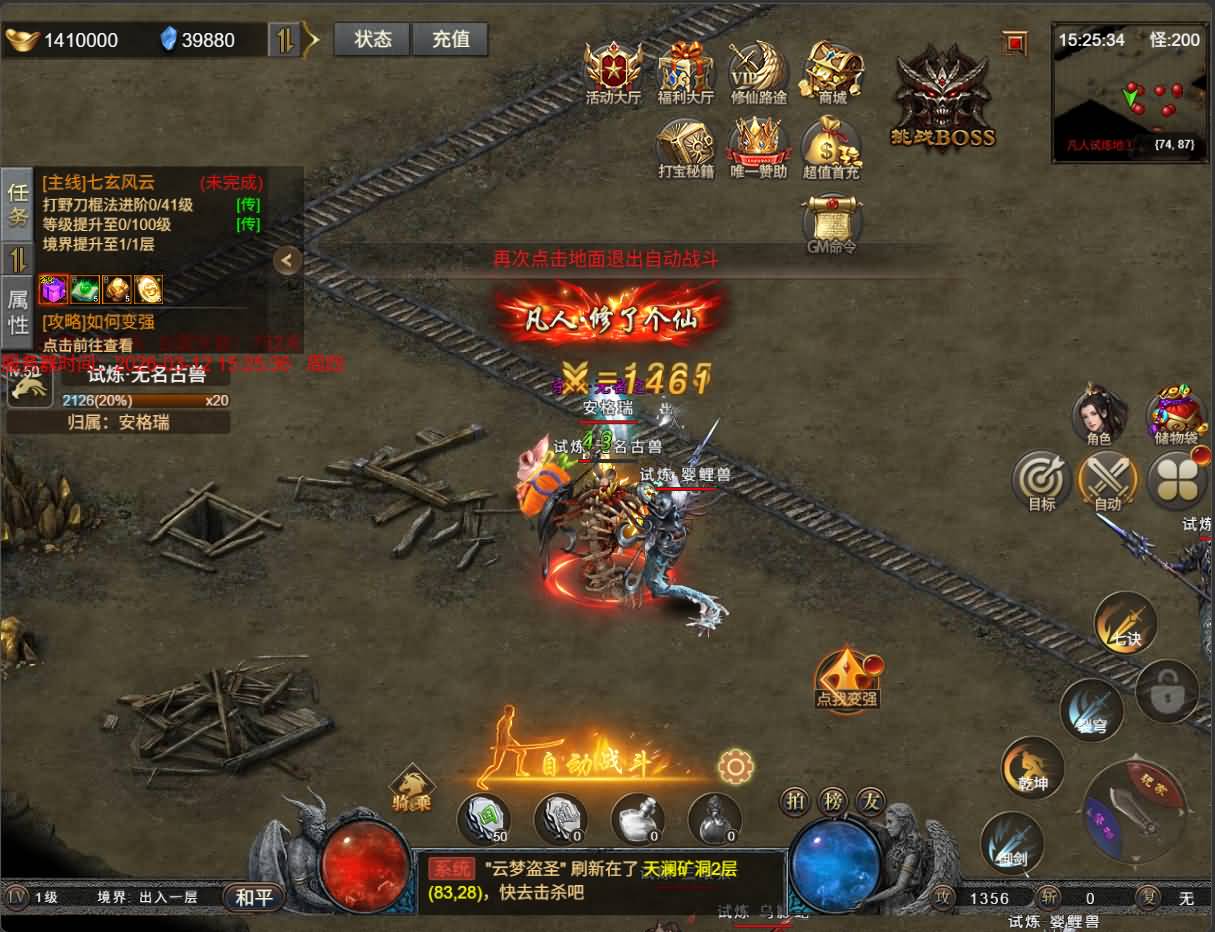This screenshot has height=932, width=1215.
Task: Activate the 乾坤 skill
Action: point(1033,767)
